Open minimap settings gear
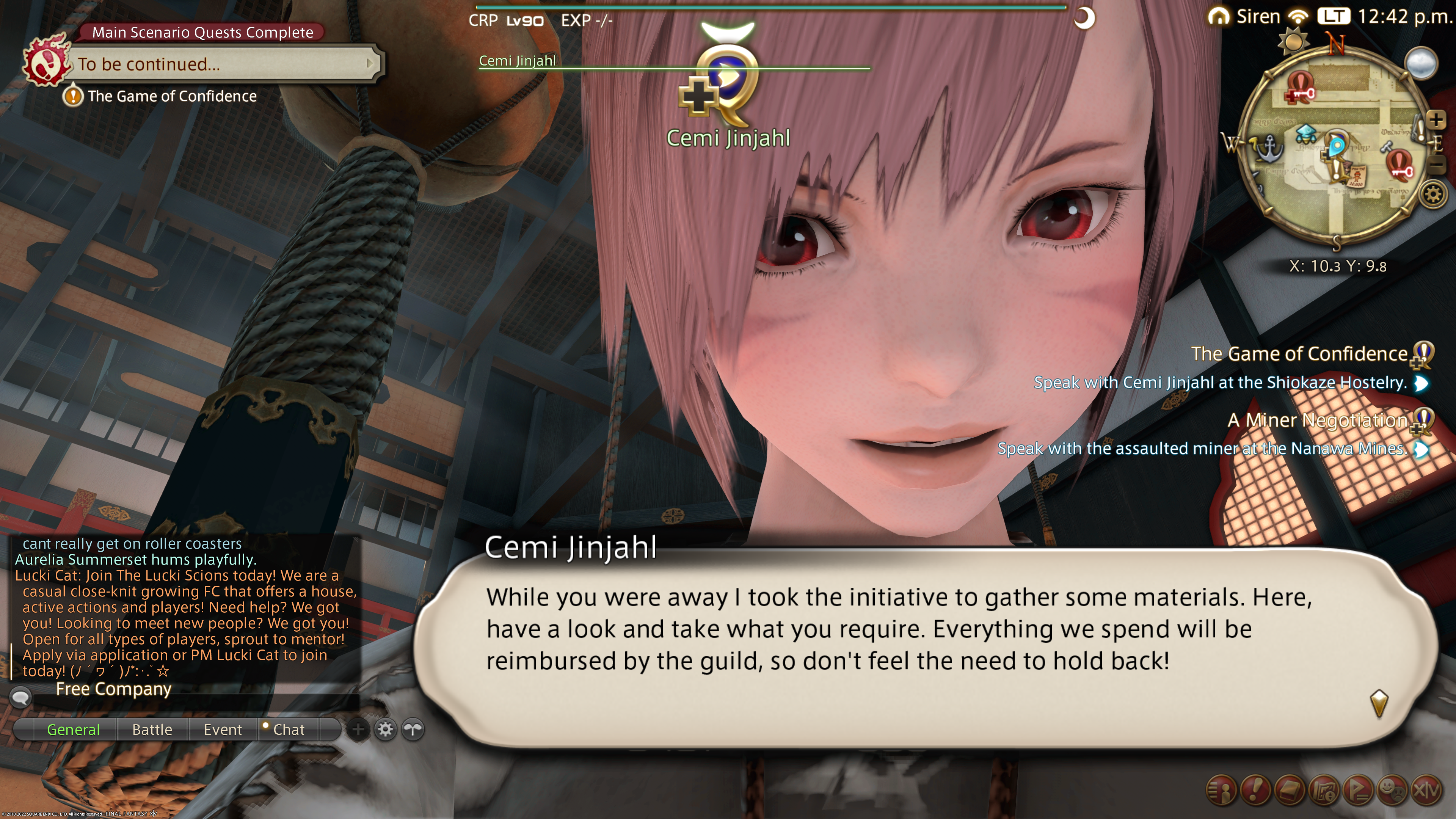The image size is (1456, 819). coord(1433,195)
